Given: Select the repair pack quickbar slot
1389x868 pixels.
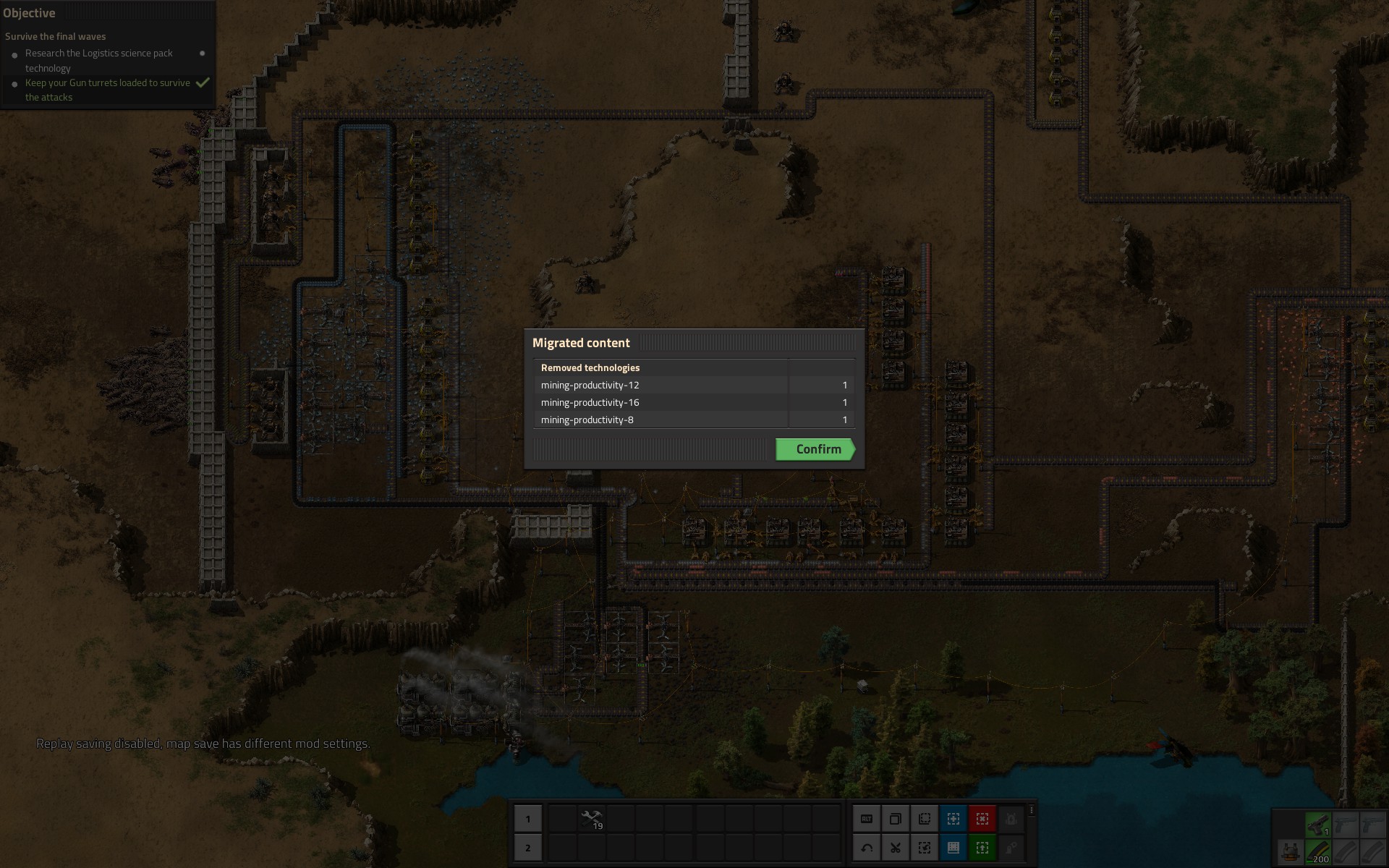Looking at the screenshot, I should point(591,819).
